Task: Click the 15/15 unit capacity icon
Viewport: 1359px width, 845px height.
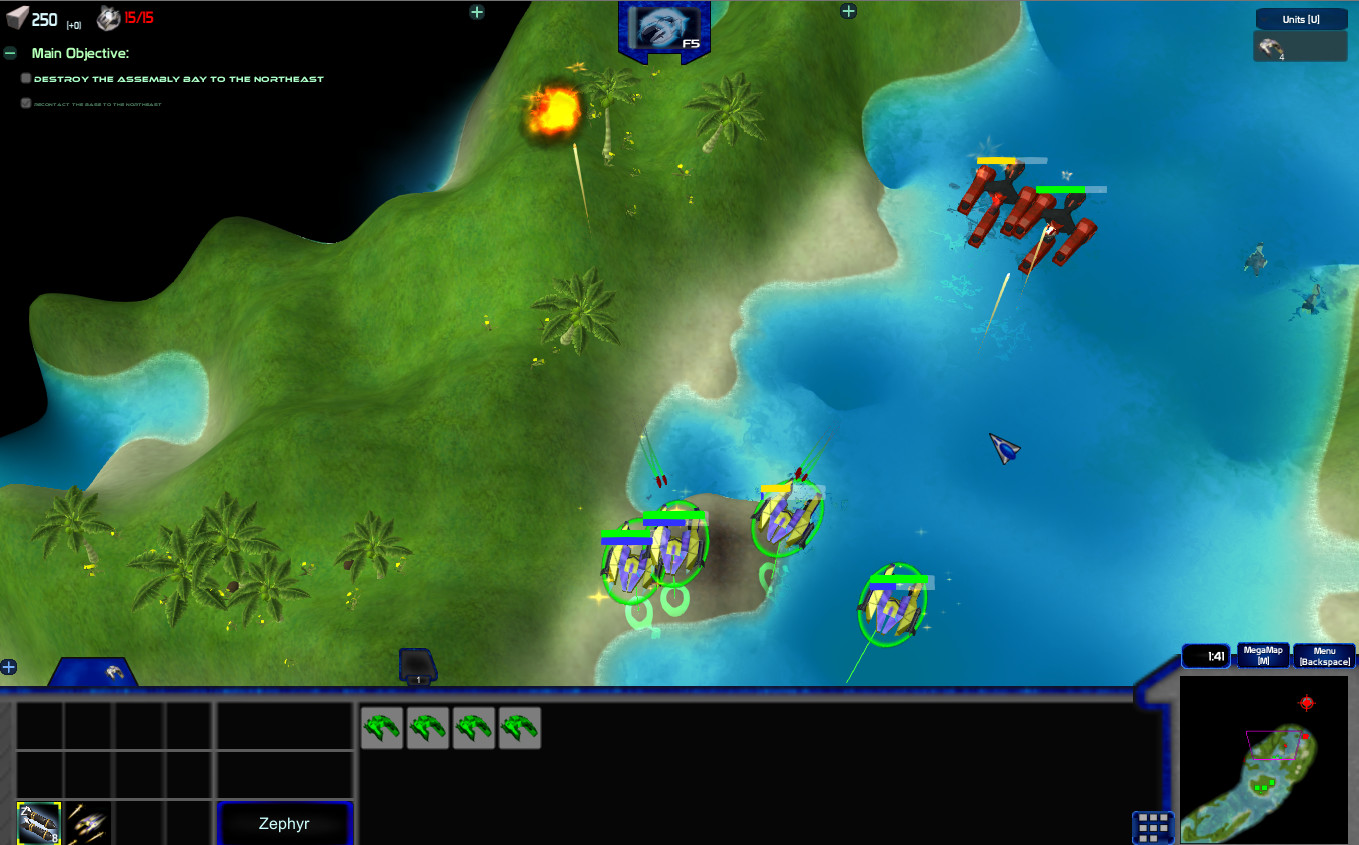Action: tap(107, 16)
